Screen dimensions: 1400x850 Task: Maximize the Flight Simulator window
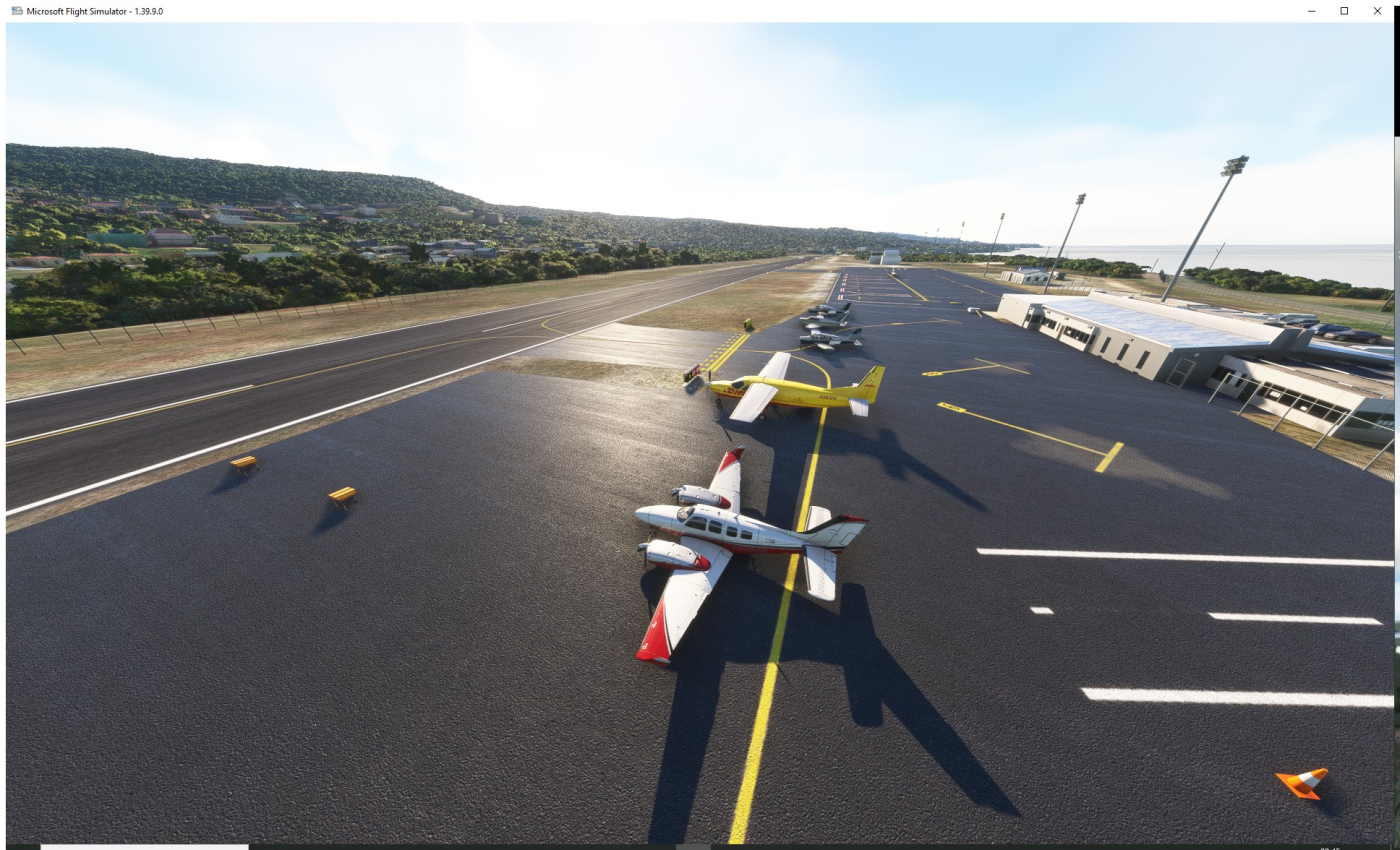(1344, 11)
